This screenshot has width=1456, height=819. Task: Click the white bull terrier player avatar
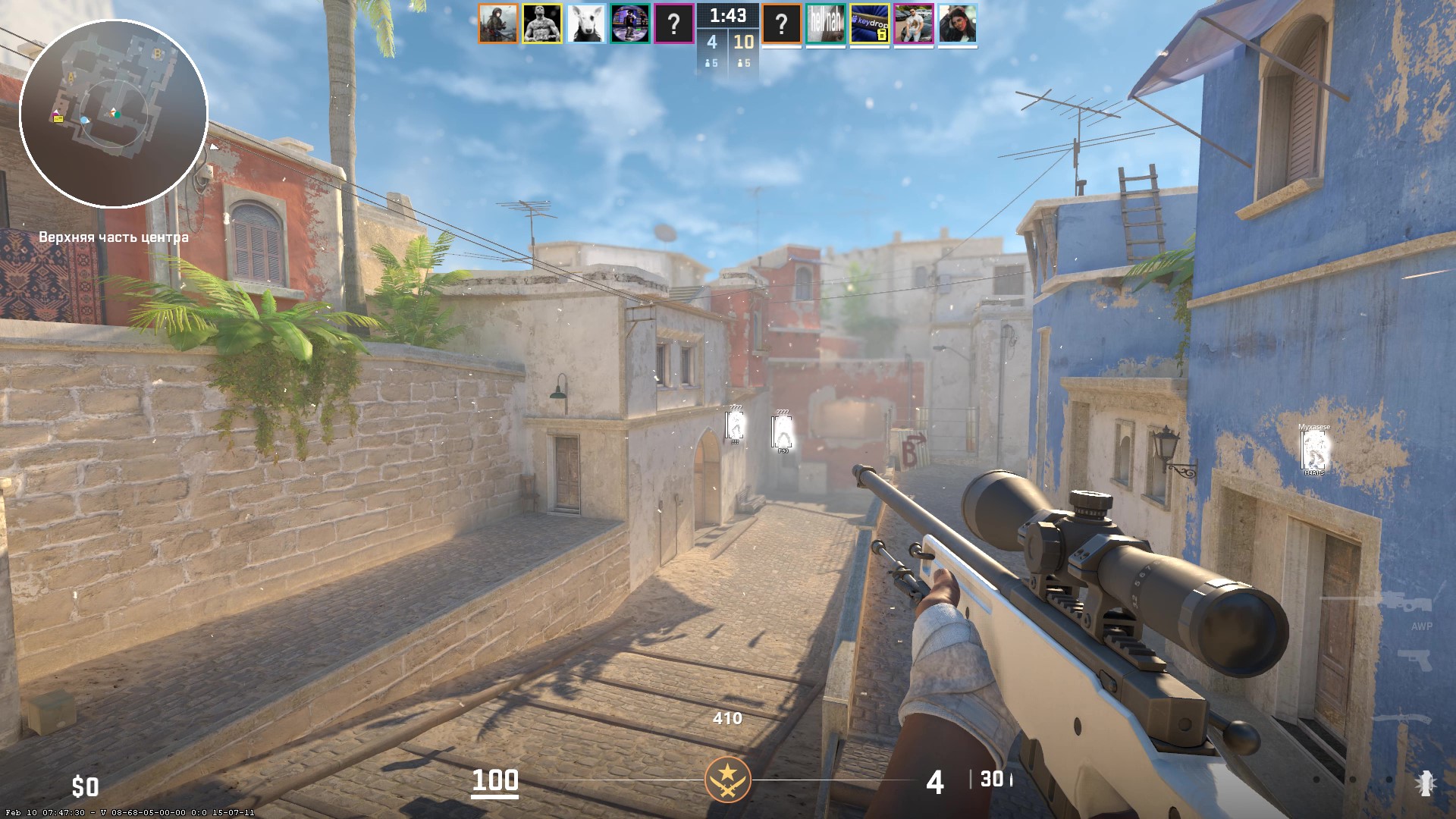coord(586,24)
